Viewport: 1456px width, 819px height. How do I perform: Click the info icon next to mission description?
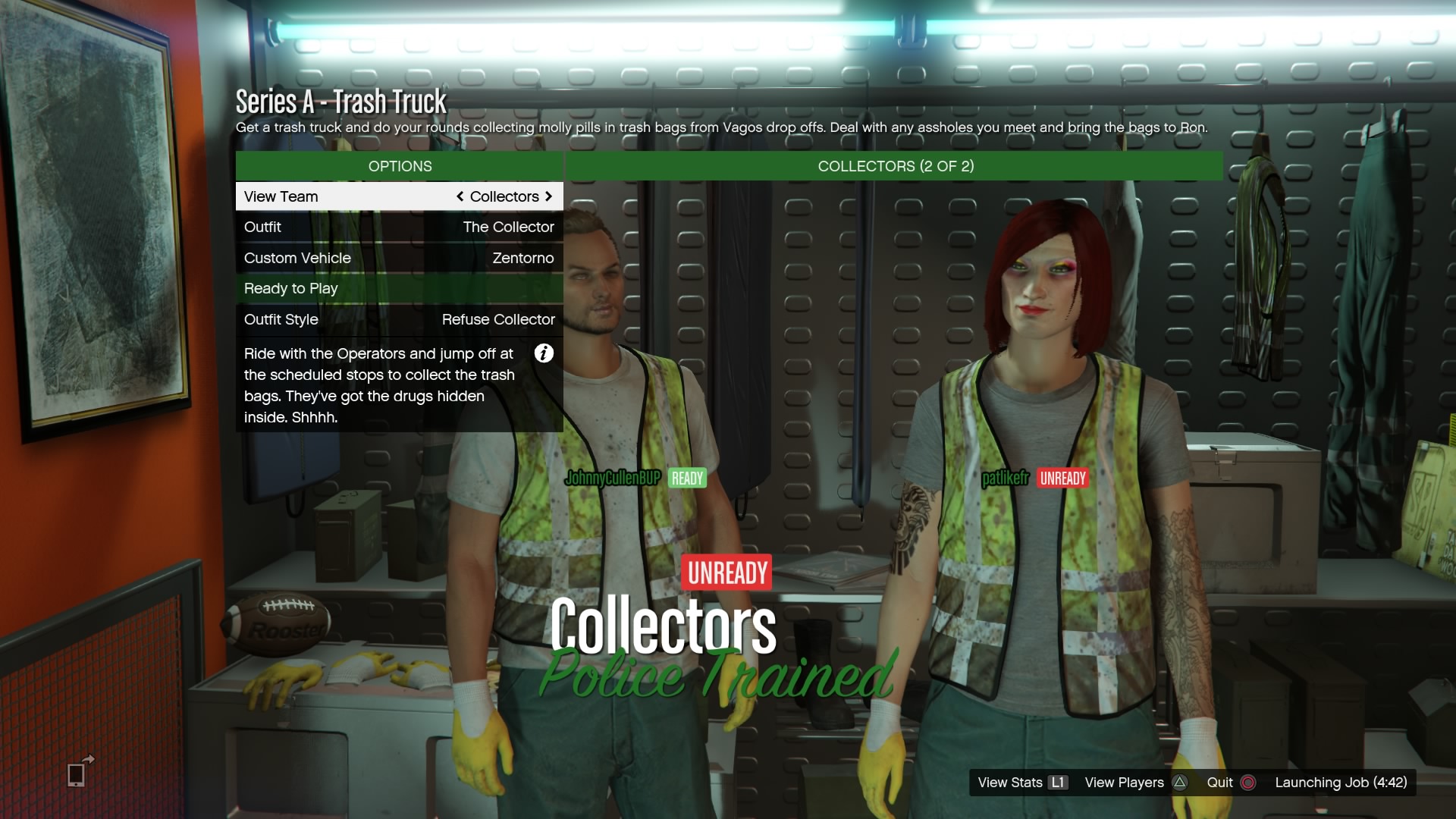pyautogui.click(x=544, y=353)
